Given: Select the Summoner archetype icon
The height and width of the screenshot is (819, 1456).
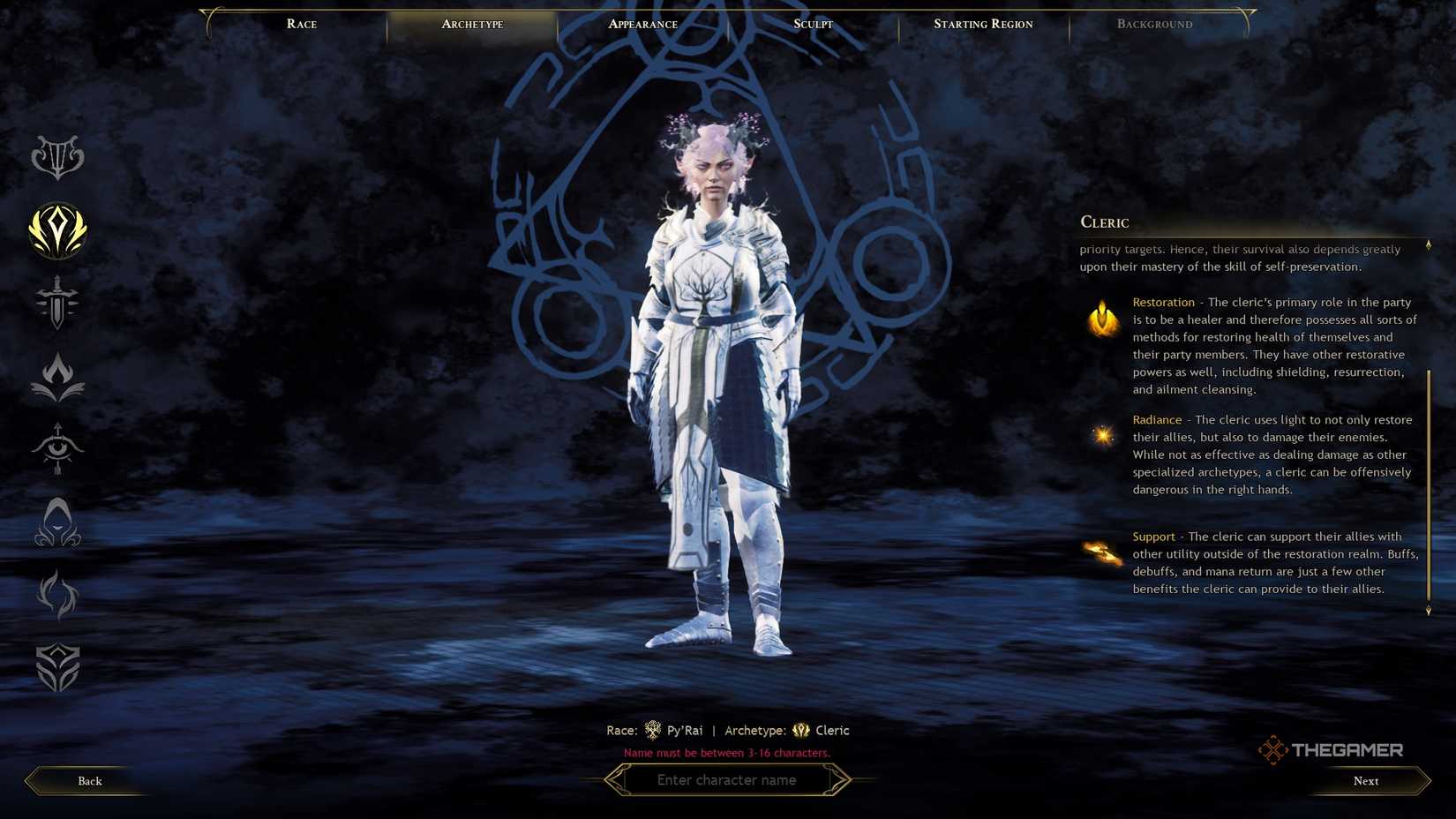Looking at the screenshot, I should (57, 596).
